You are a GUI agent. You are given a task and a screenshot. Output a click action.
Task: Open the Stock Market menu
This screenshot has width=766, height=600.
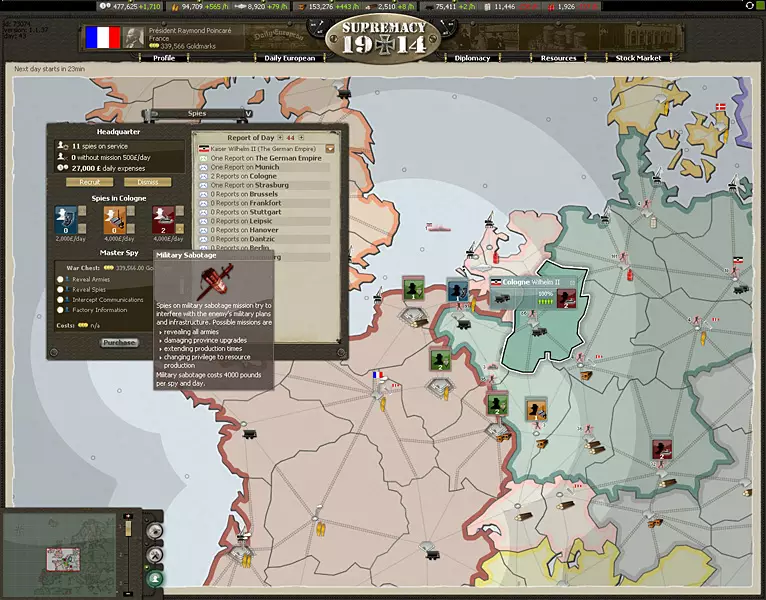[637, 58]
